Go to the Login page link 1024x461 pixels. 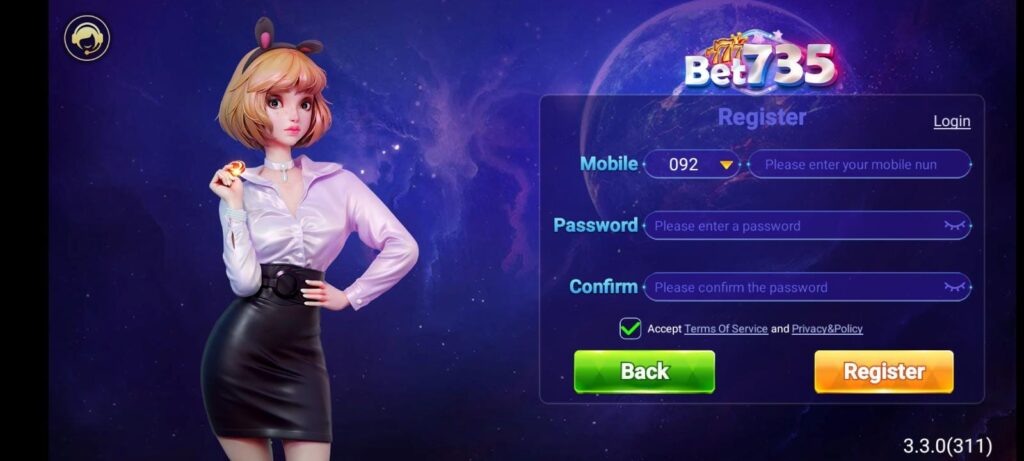[x=951, y=121]
